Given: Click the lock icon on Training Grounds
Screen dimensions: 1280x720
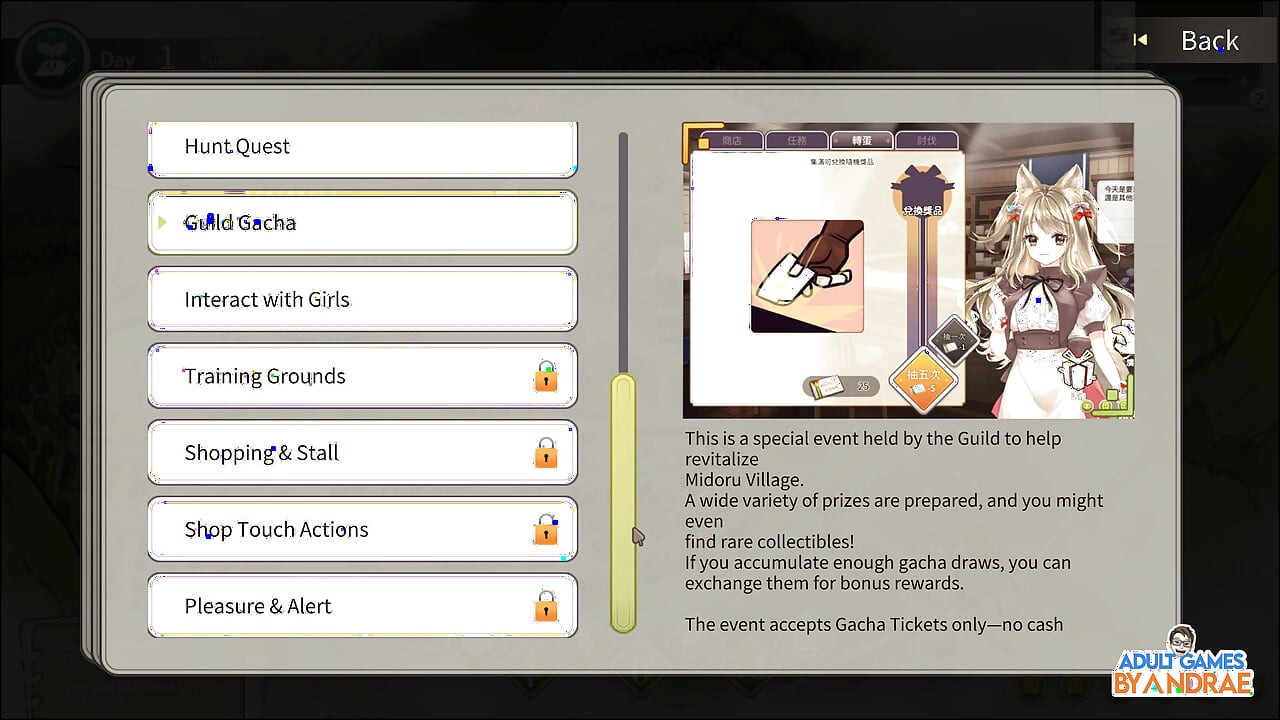Looking at the screenshot, I should [x=545, y=379].
